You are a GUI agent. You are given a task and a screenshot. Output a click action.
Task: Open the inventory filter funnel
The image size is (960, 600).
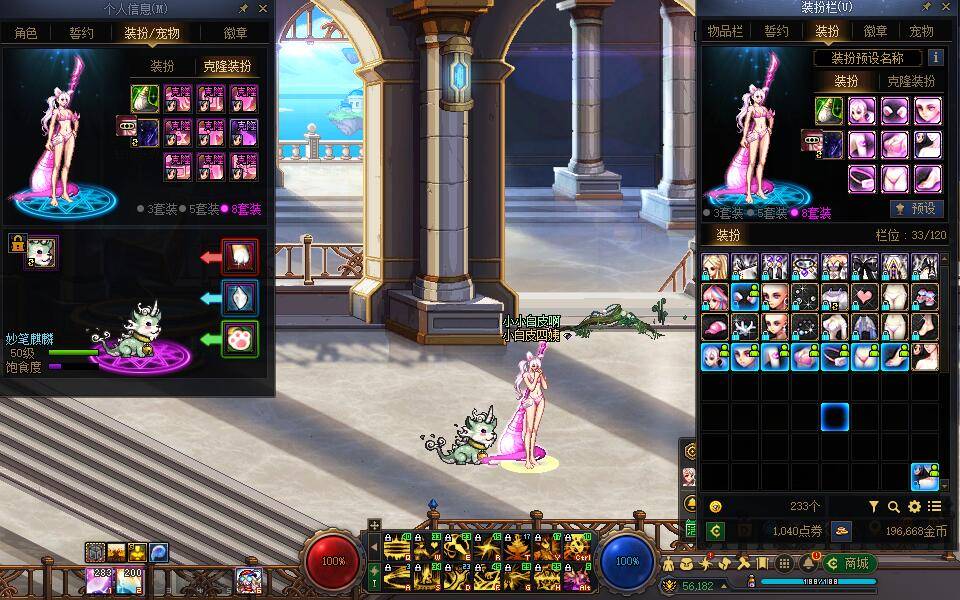(x=873, y=507)
